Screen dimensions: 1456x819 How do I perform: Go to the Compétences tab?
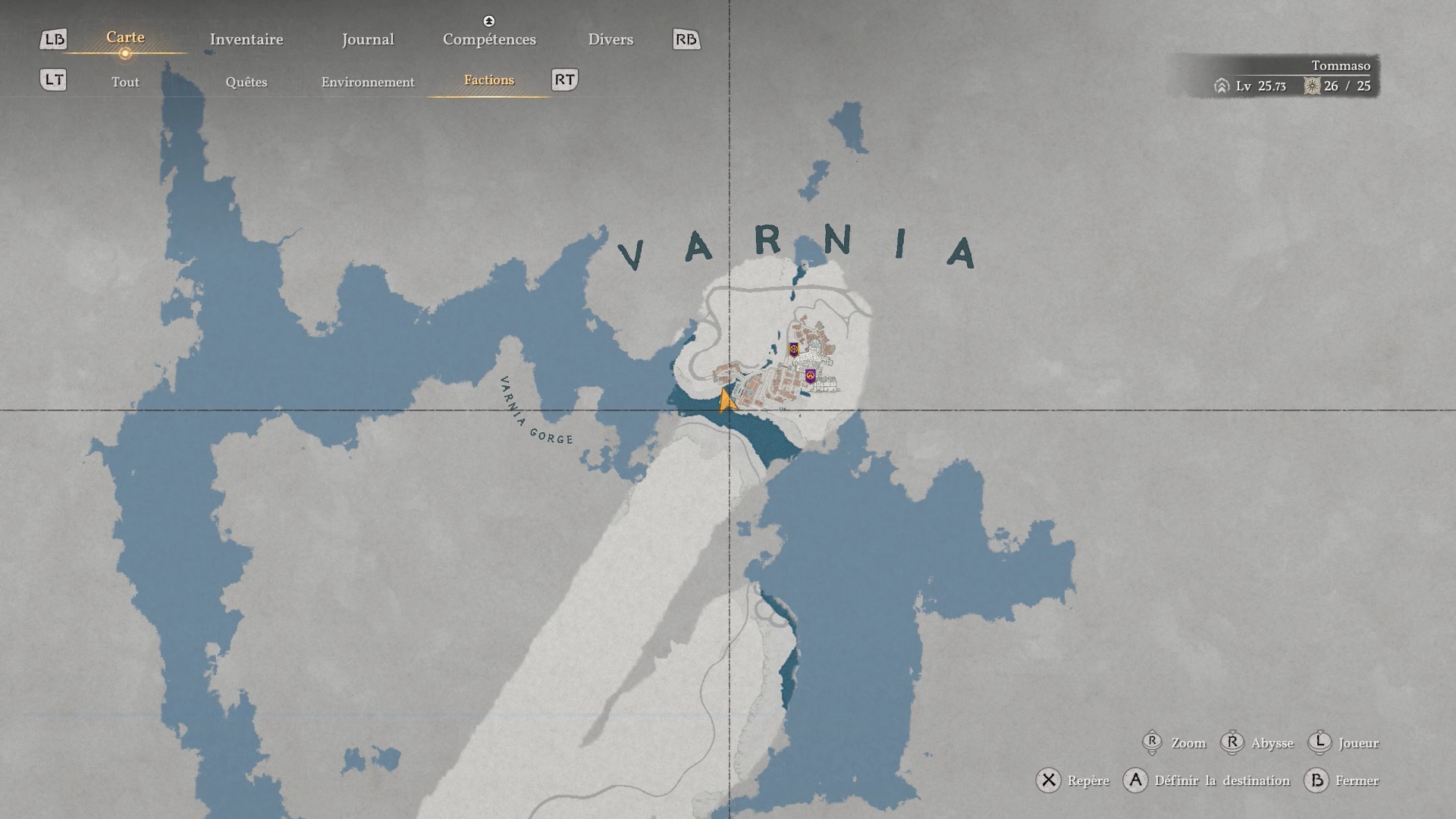pyautogui.click(x=489, y=39)
